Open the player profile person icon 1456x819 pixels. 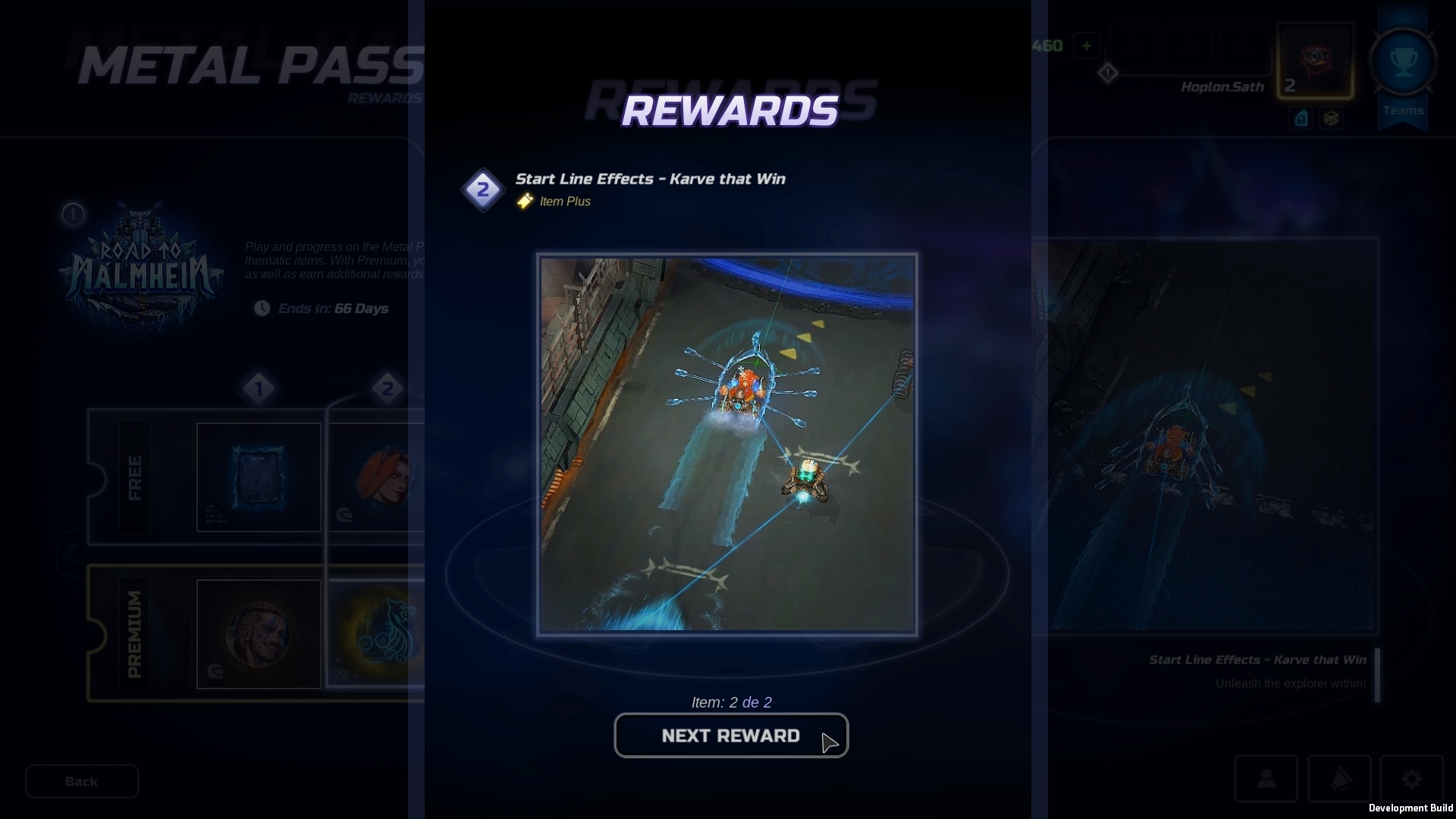[x=1266, y=778]
